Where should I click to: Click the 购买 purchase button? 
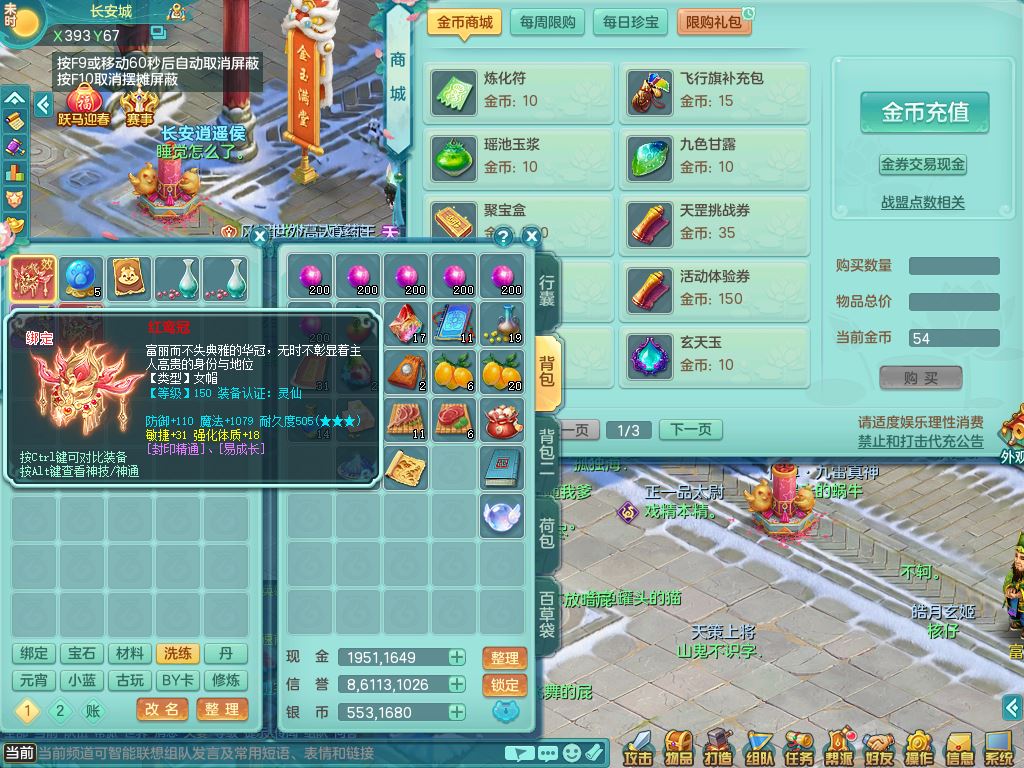pos(920,378)
